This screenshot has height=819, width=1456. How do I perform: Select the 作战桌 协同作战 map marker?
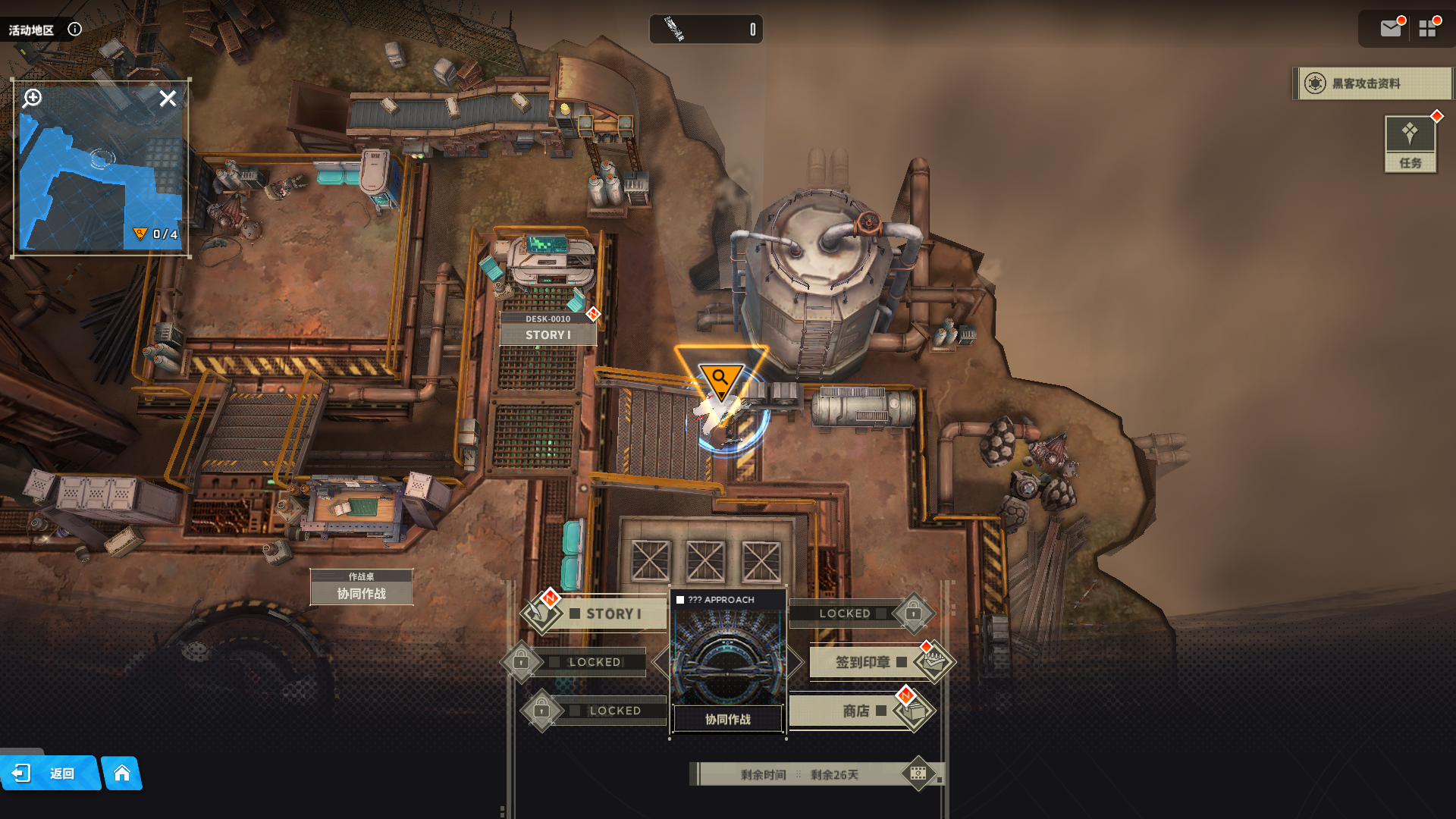point(362,588)
